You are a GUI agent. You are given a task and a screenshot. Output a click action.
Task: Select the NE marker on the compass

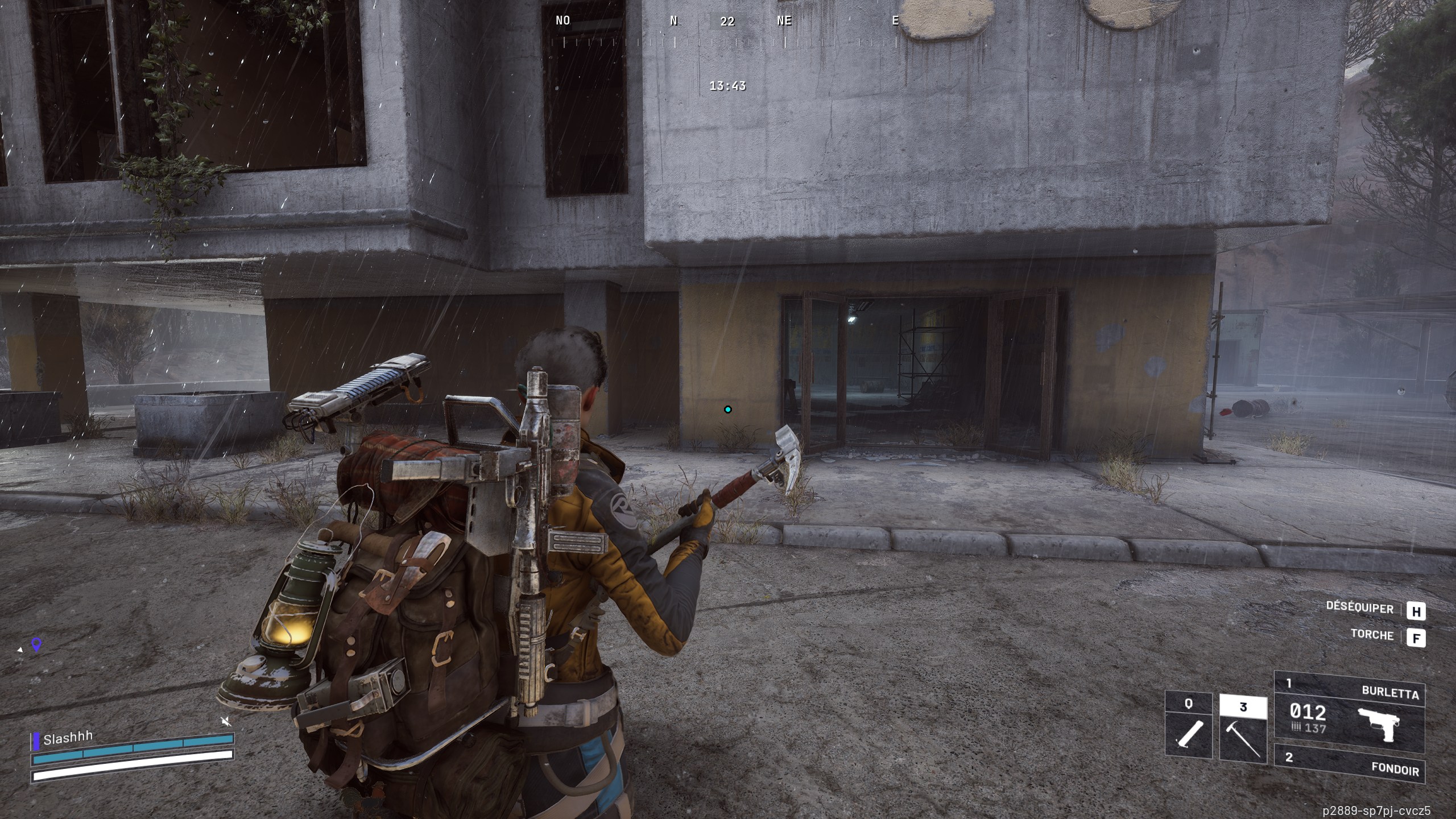785,22
